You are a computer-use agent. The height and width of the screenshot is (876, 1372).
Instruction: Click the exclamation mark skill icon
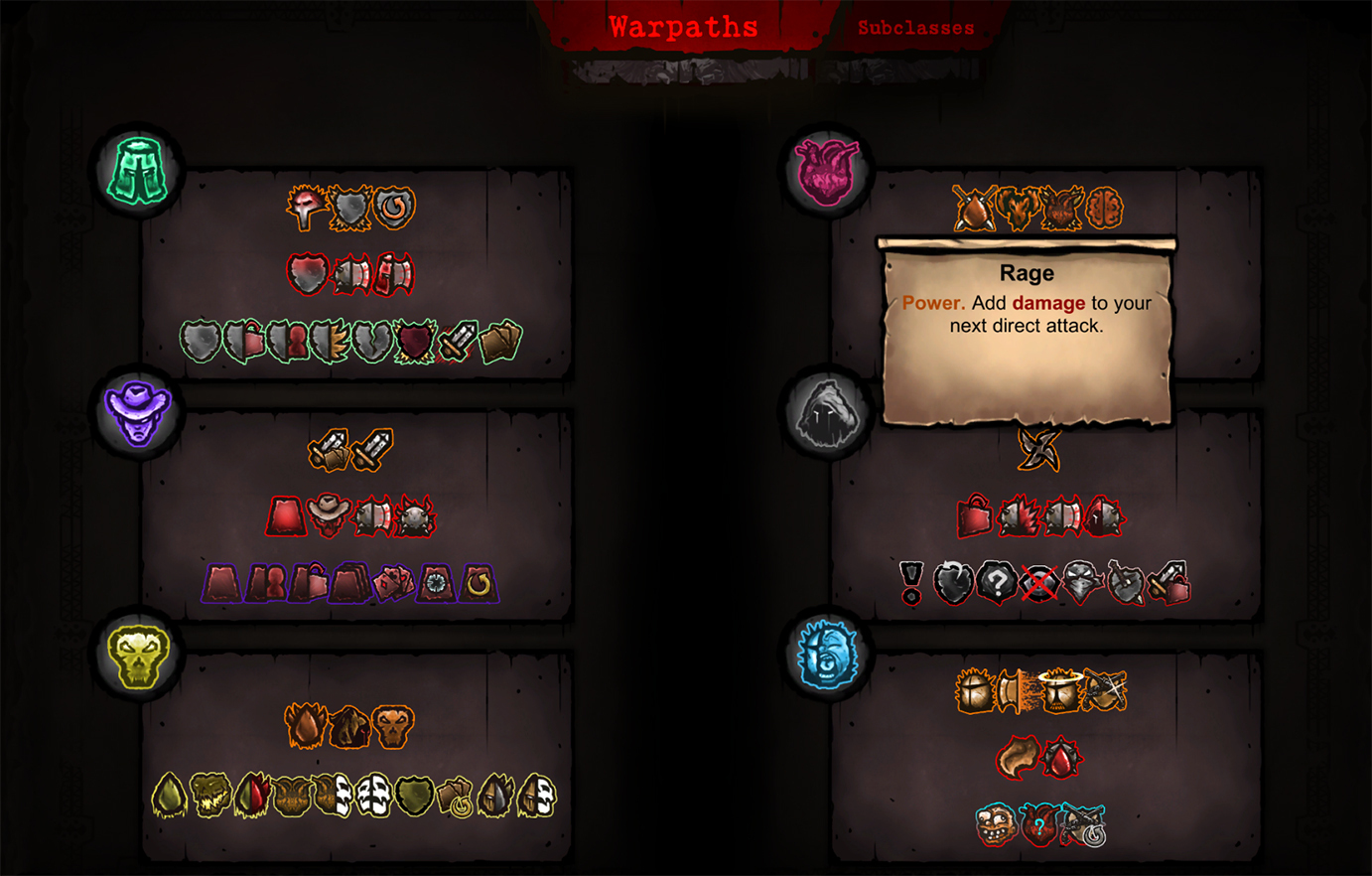(911, 582)
